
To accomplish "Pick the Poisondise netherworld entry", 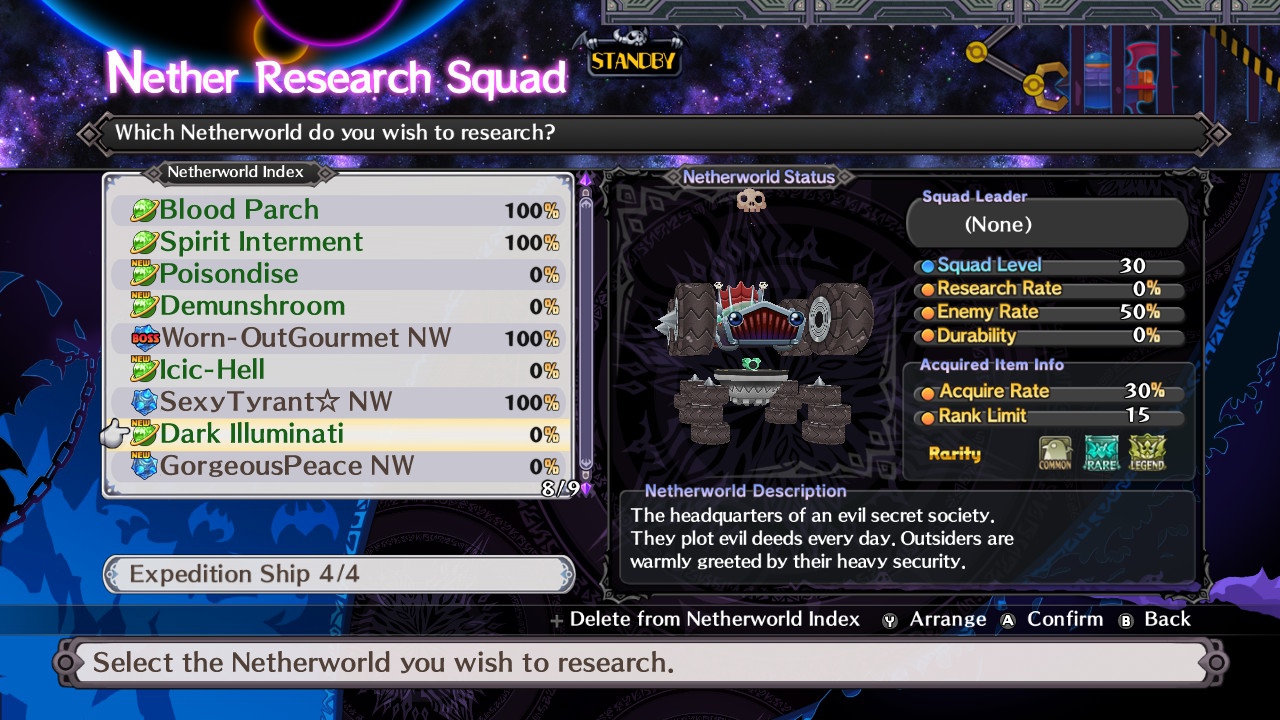I will pyautogui.click(x=338, y=274).
